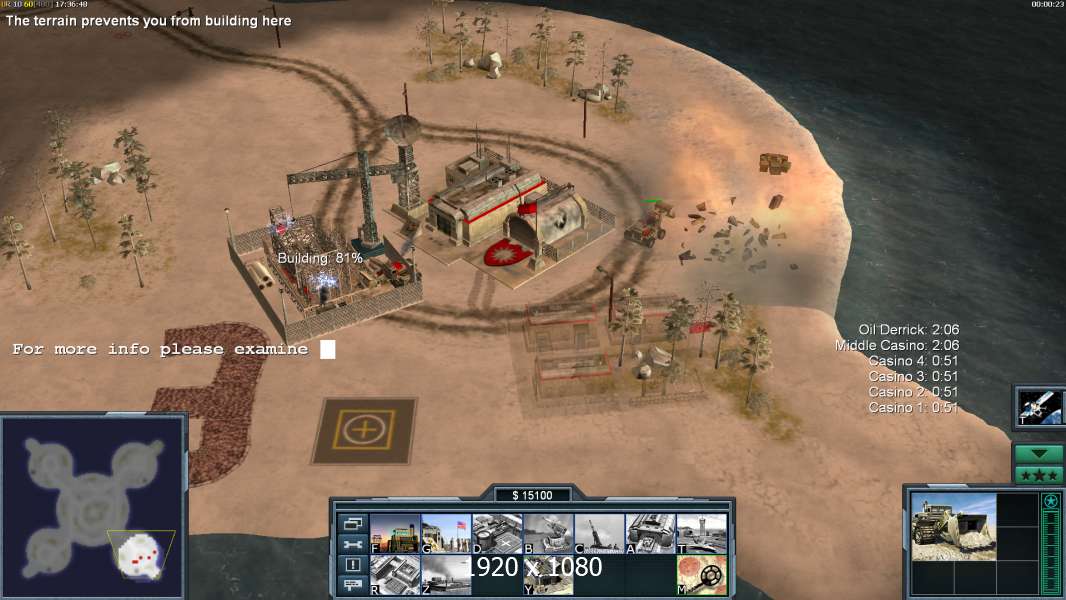Viewport: 1066px width, 600px height.
Task: Choose the bunker fortification build icon (Y)
Action: tap(548, 575)
